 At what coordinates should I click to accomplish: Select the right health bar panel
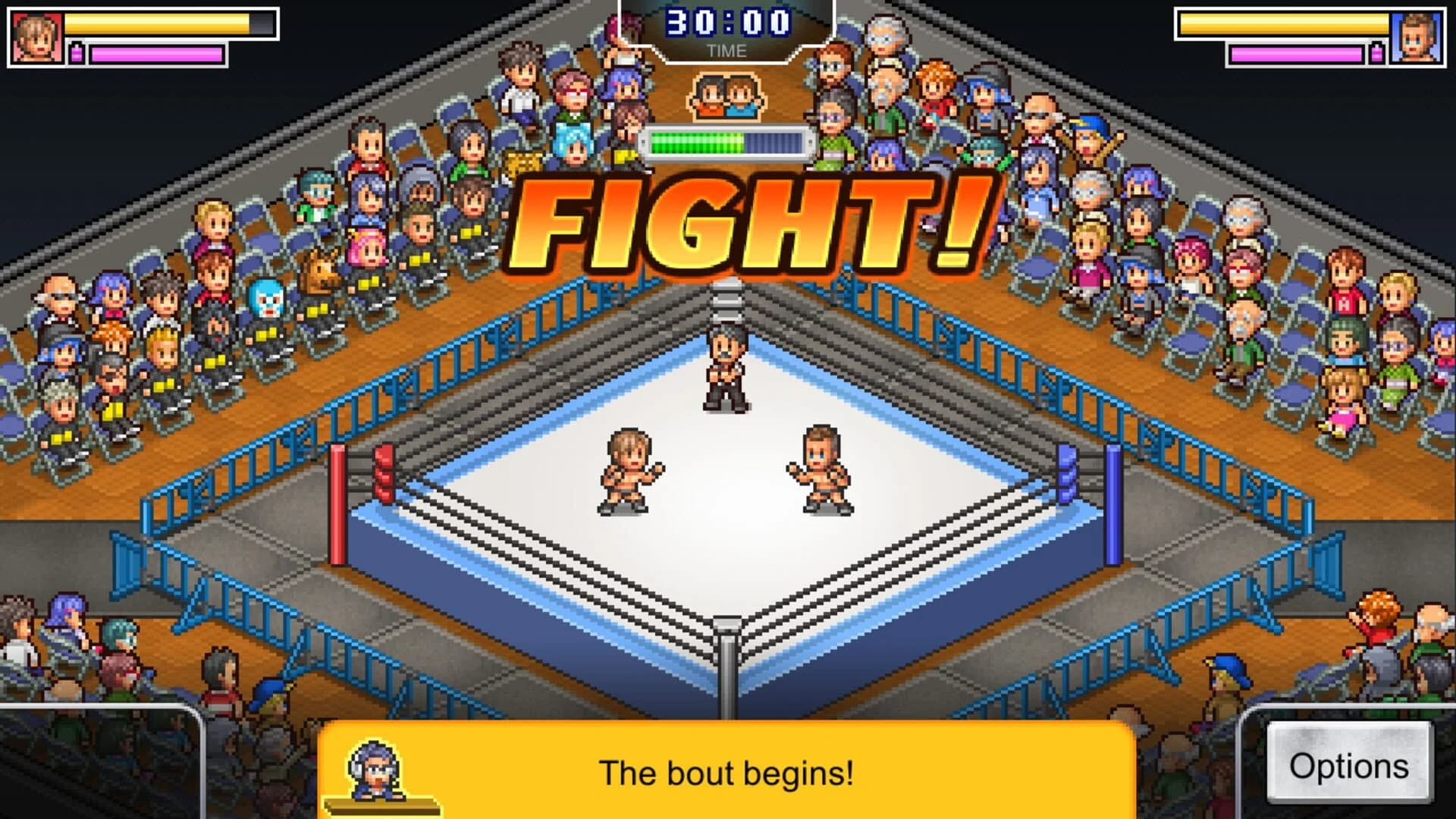1289,23
